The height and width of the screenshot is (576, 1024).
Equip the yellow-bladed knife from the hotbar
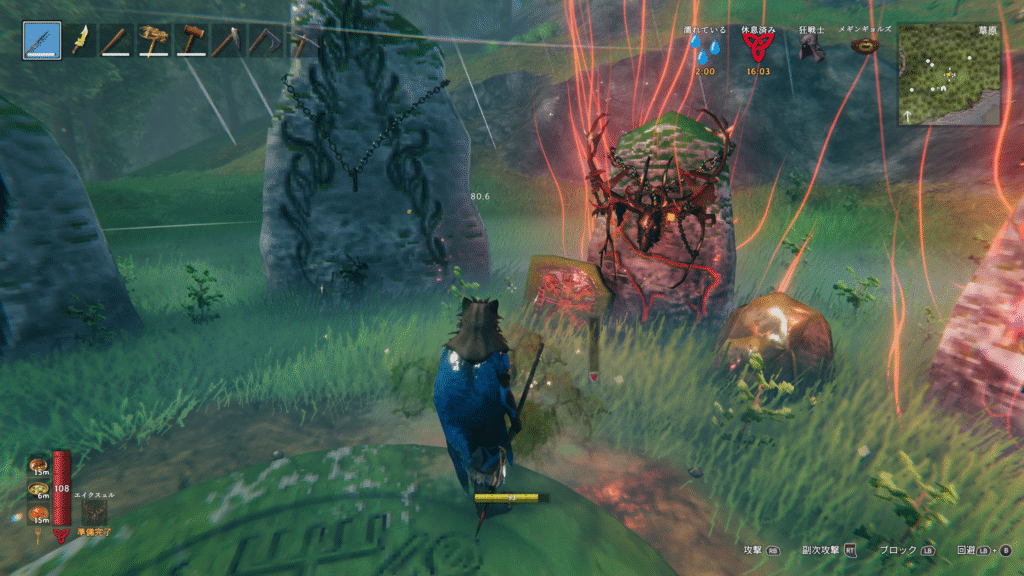pyautogui.click(x=81, y=41)
